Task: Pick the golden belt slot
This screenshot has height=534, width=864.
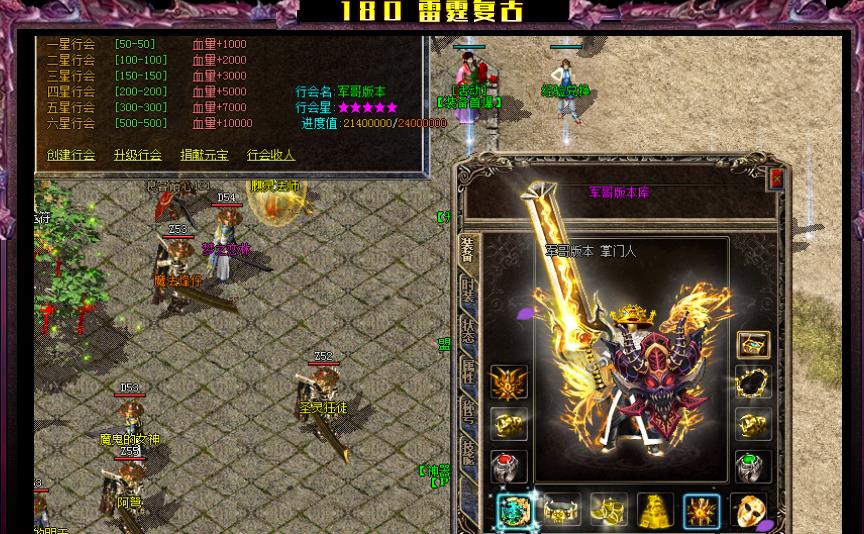Action: point(562,511)
